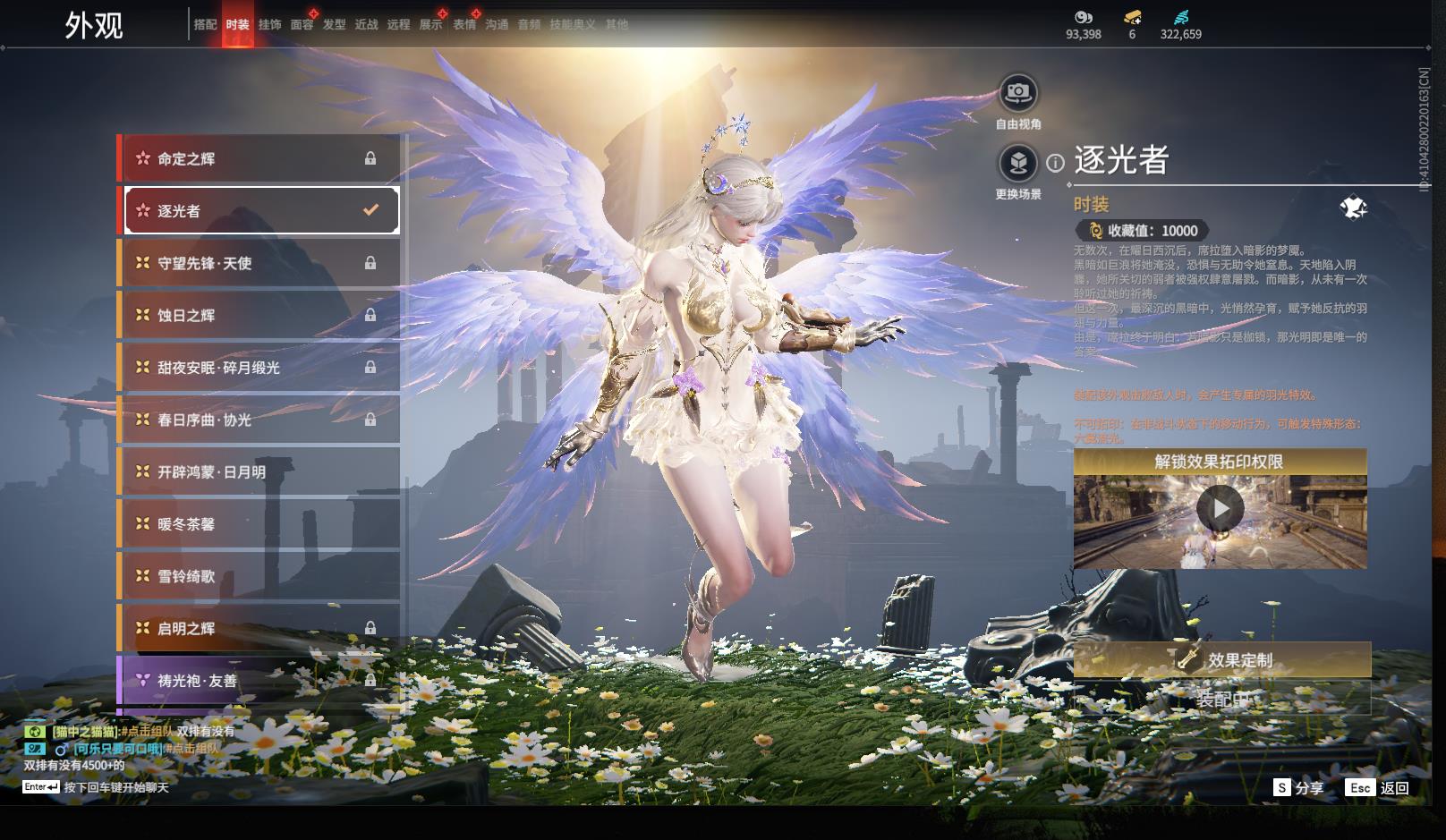The height and width of the screenshot is (840, 1446).
Task: Toggle the 自由视角 free camera icon
Action: click(x=1018, y=92)
